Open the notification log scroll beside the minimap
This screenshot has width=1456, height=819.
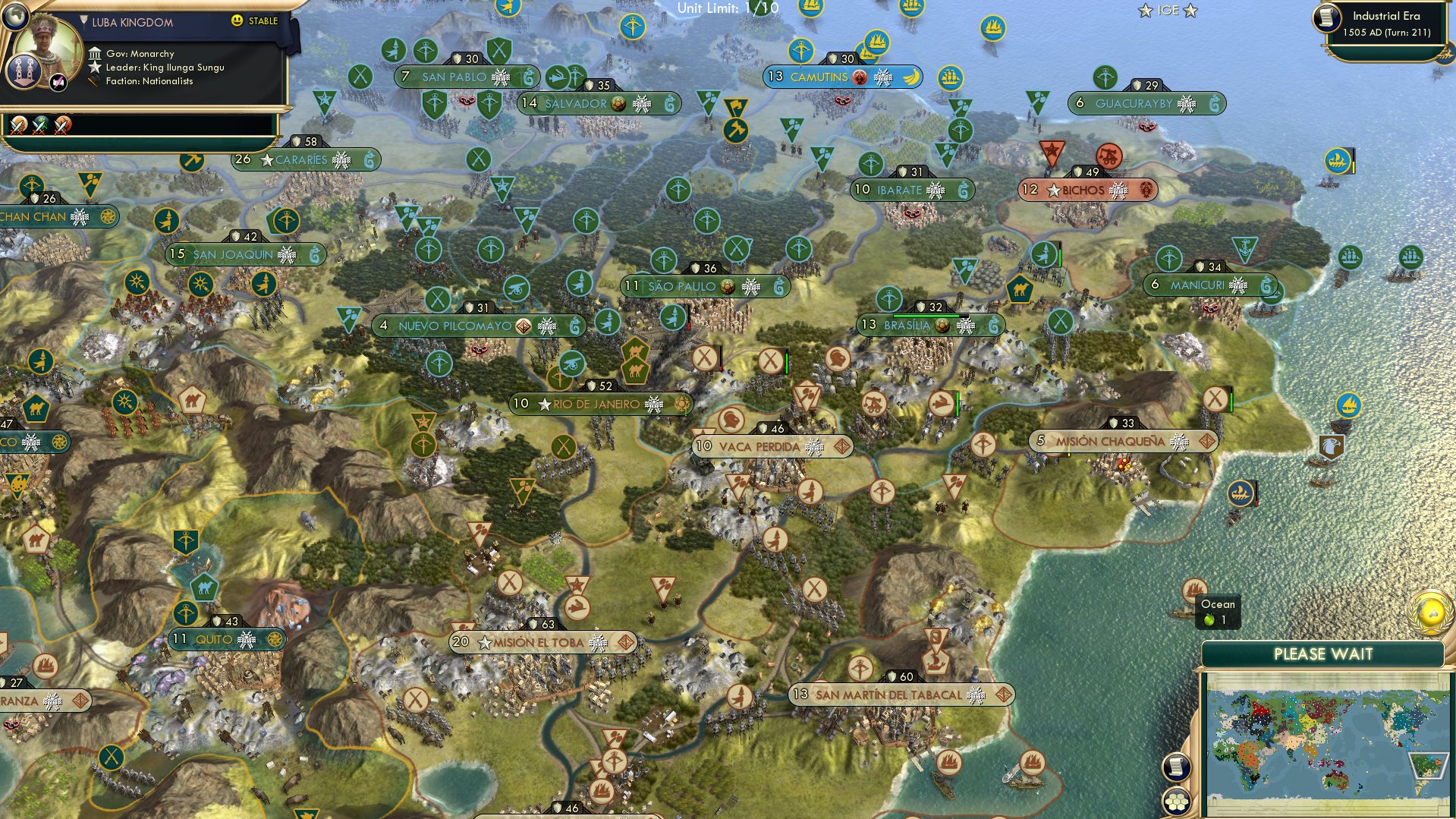(x=1178, y=768)
